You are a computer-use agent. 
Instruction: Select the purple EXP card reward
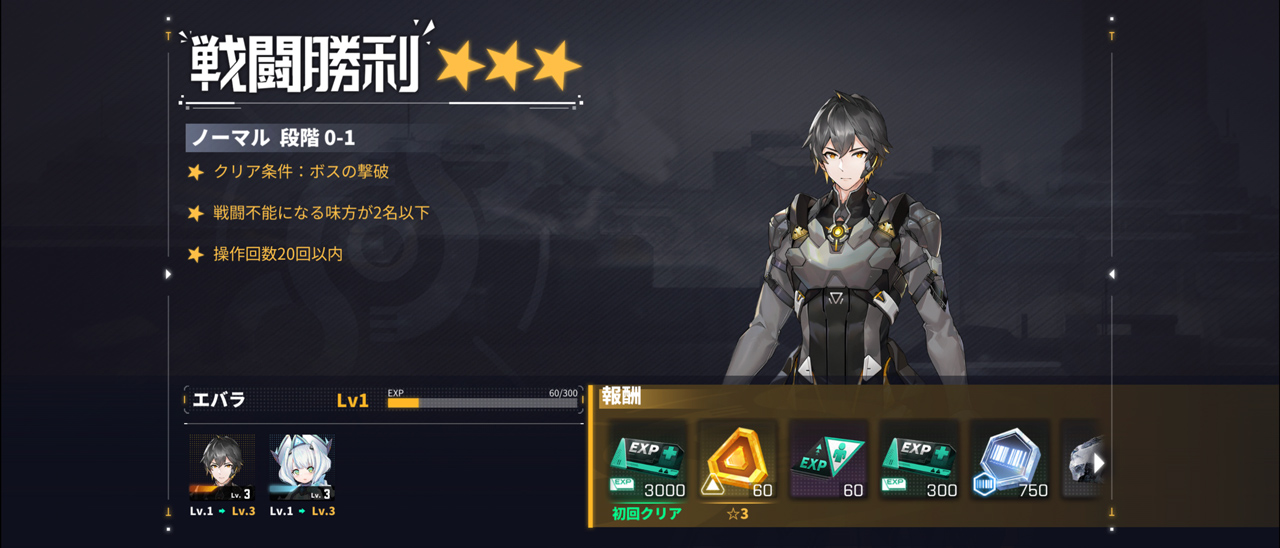[827, 460]
